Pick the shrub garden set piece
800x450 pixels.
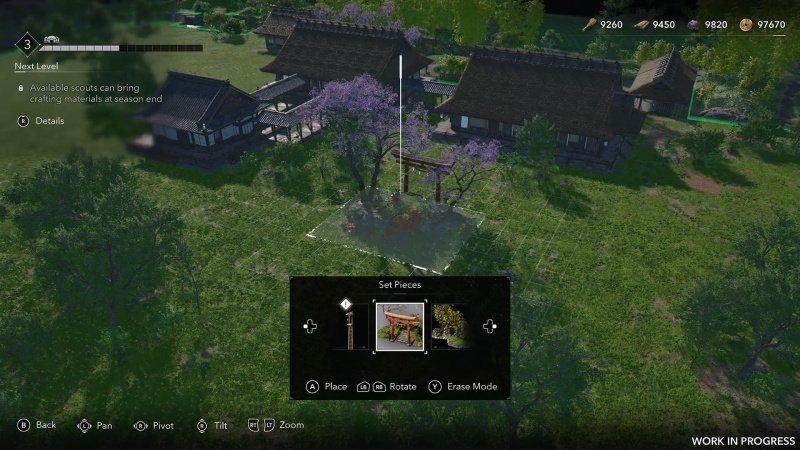[449, 327]
